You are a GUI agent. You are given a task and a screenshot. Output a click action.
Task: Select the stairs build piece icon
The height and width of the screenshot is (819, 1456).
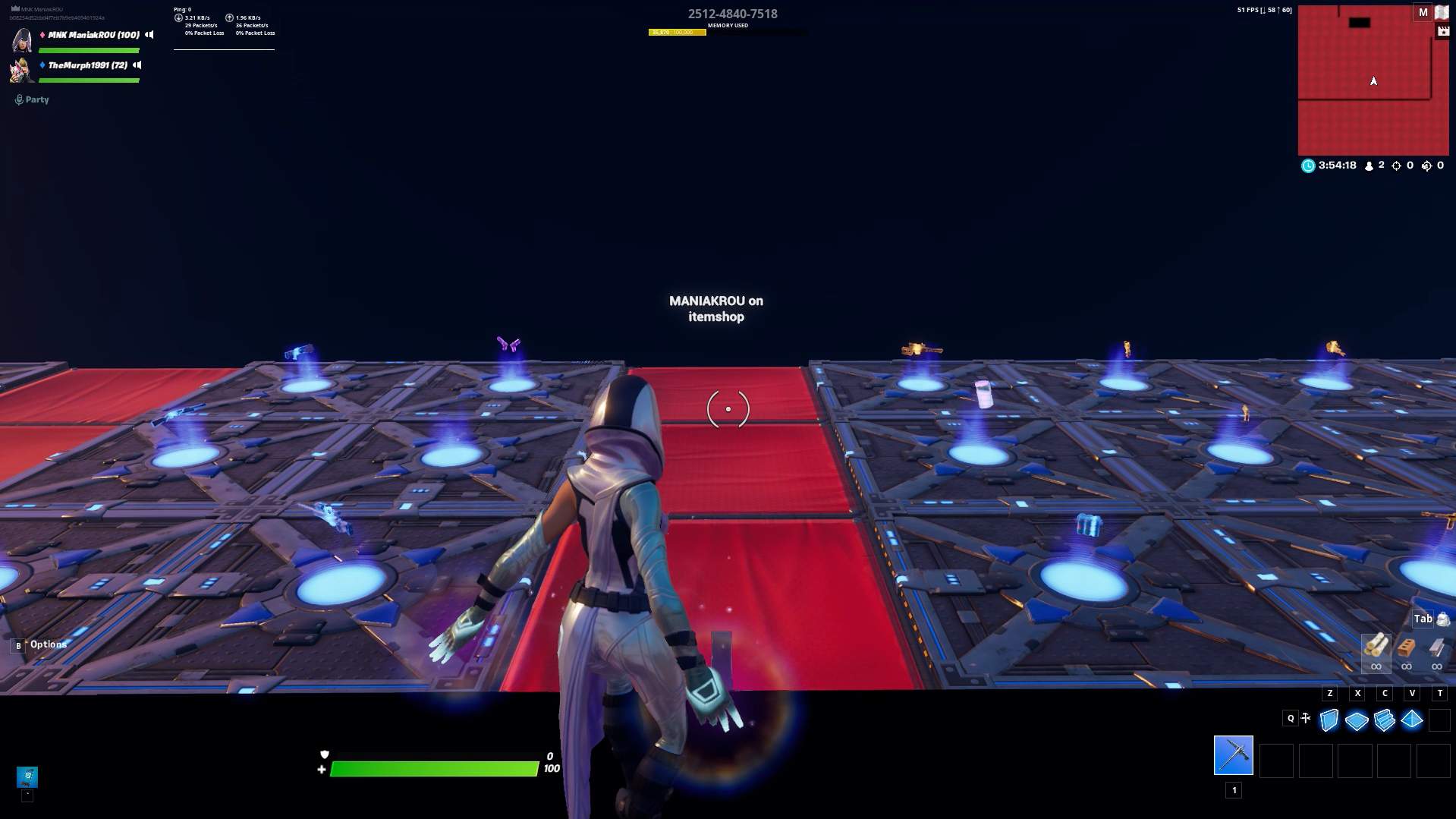coord(1384,721)
